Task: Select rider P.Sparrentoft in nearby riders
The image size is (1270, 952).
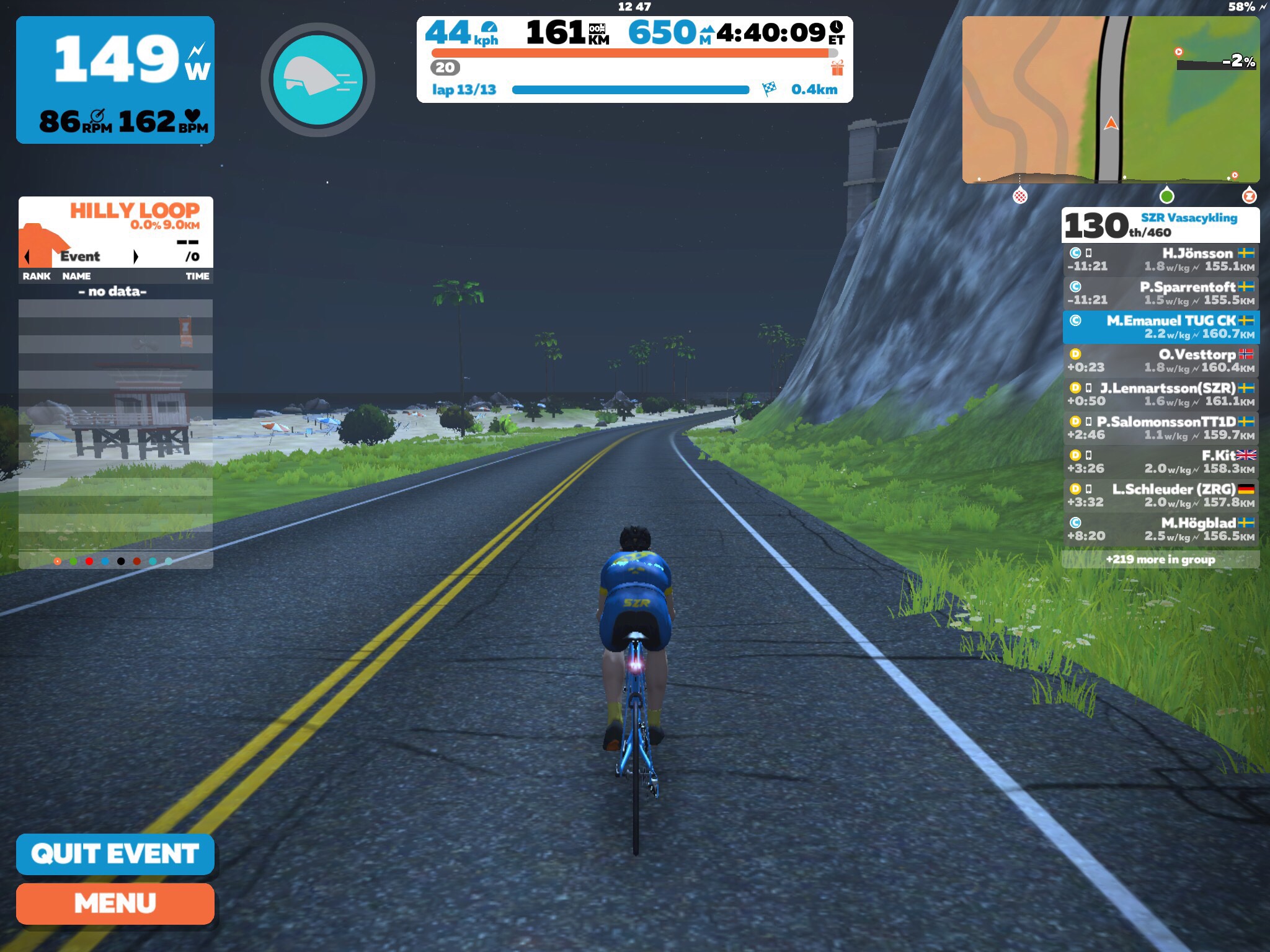Action: click(1161, 293)
